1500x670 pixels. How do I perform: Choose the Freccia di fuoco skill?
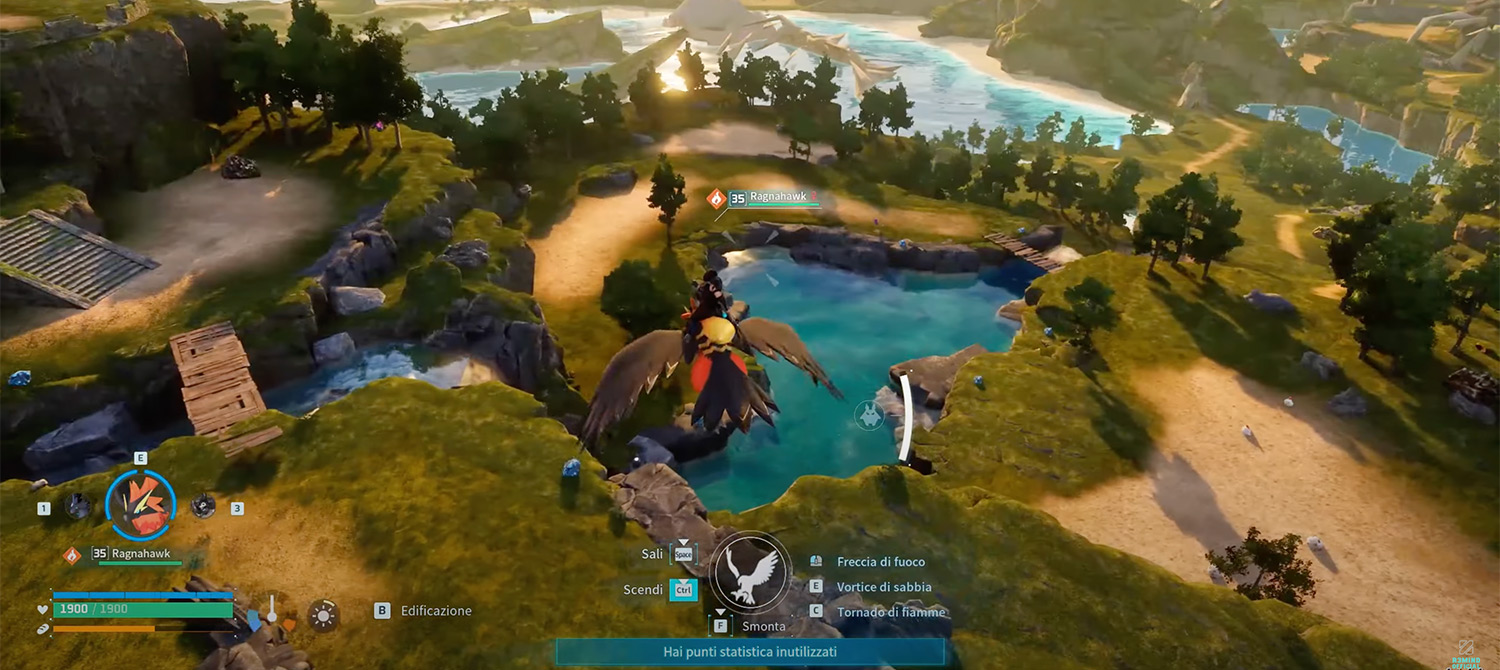tap(880, 562)
